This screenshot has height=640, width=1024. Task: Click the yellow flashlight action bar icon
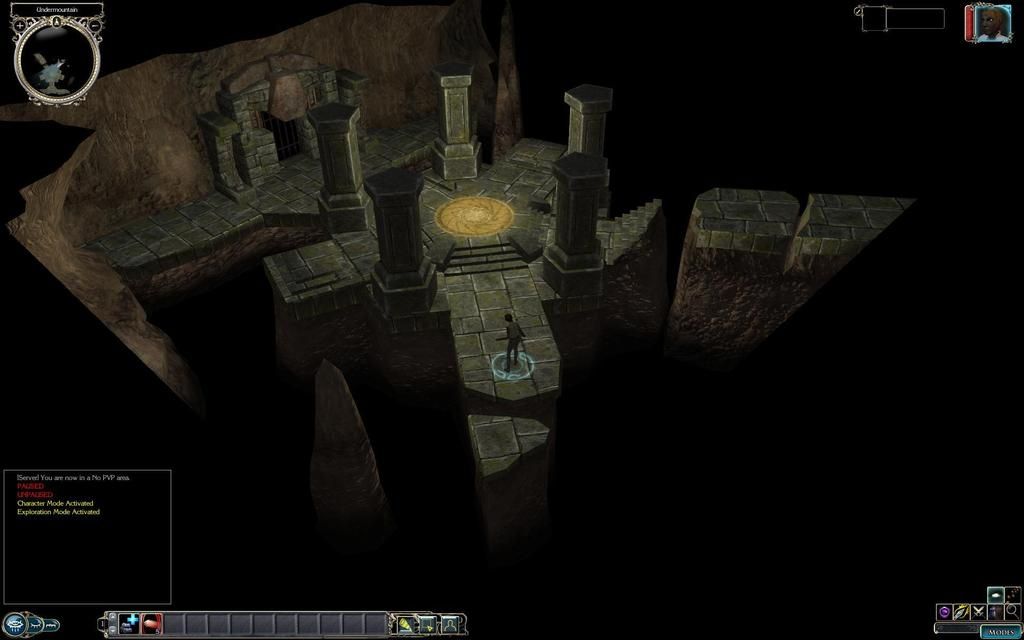click(406, 624)
